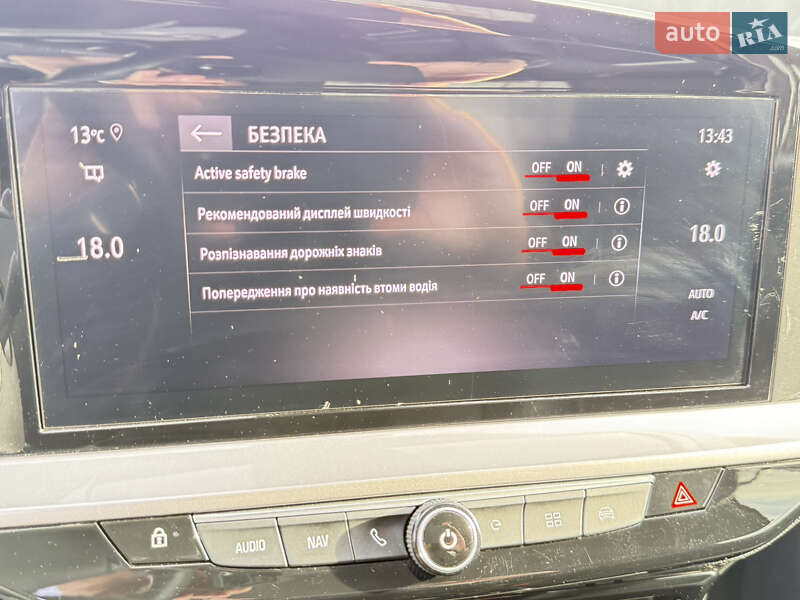Select ON for Рекомендований дисплей швидкості
800x600 pixels.
[572, 205]
